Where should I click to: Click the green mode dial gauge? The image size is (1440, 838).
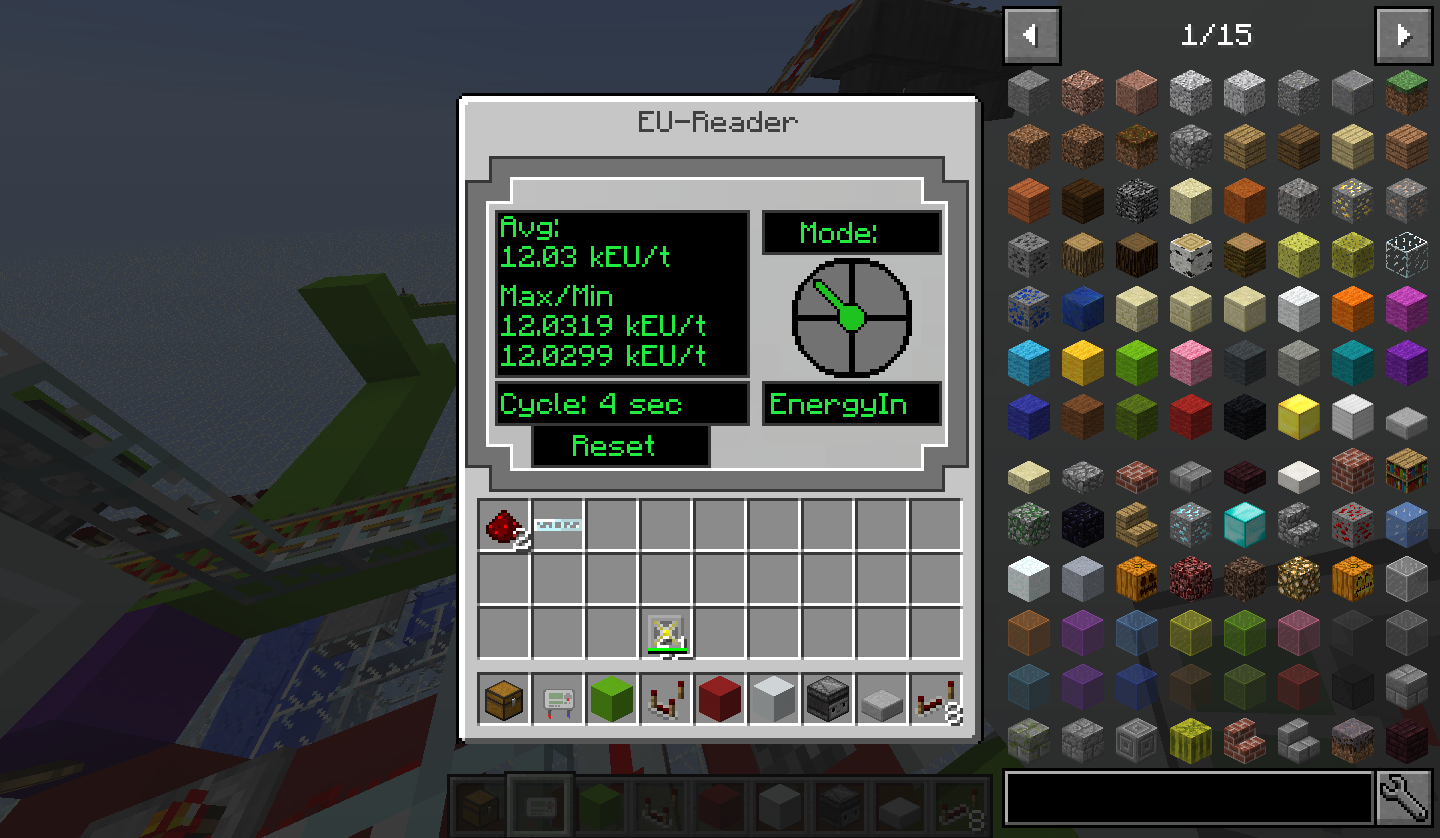[851, 318]
